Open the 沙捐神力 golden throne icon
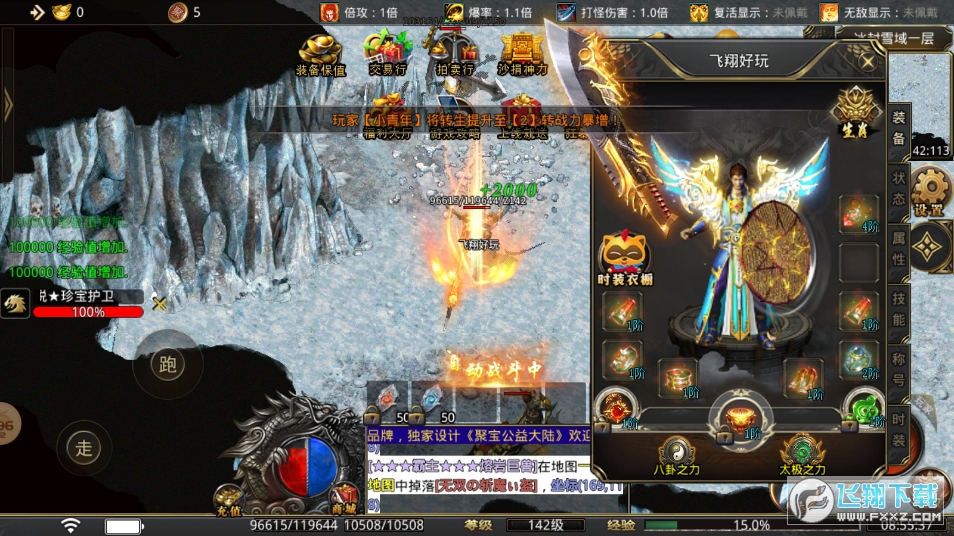Viewport: 954px width, 536px height. tap(522, 53)
